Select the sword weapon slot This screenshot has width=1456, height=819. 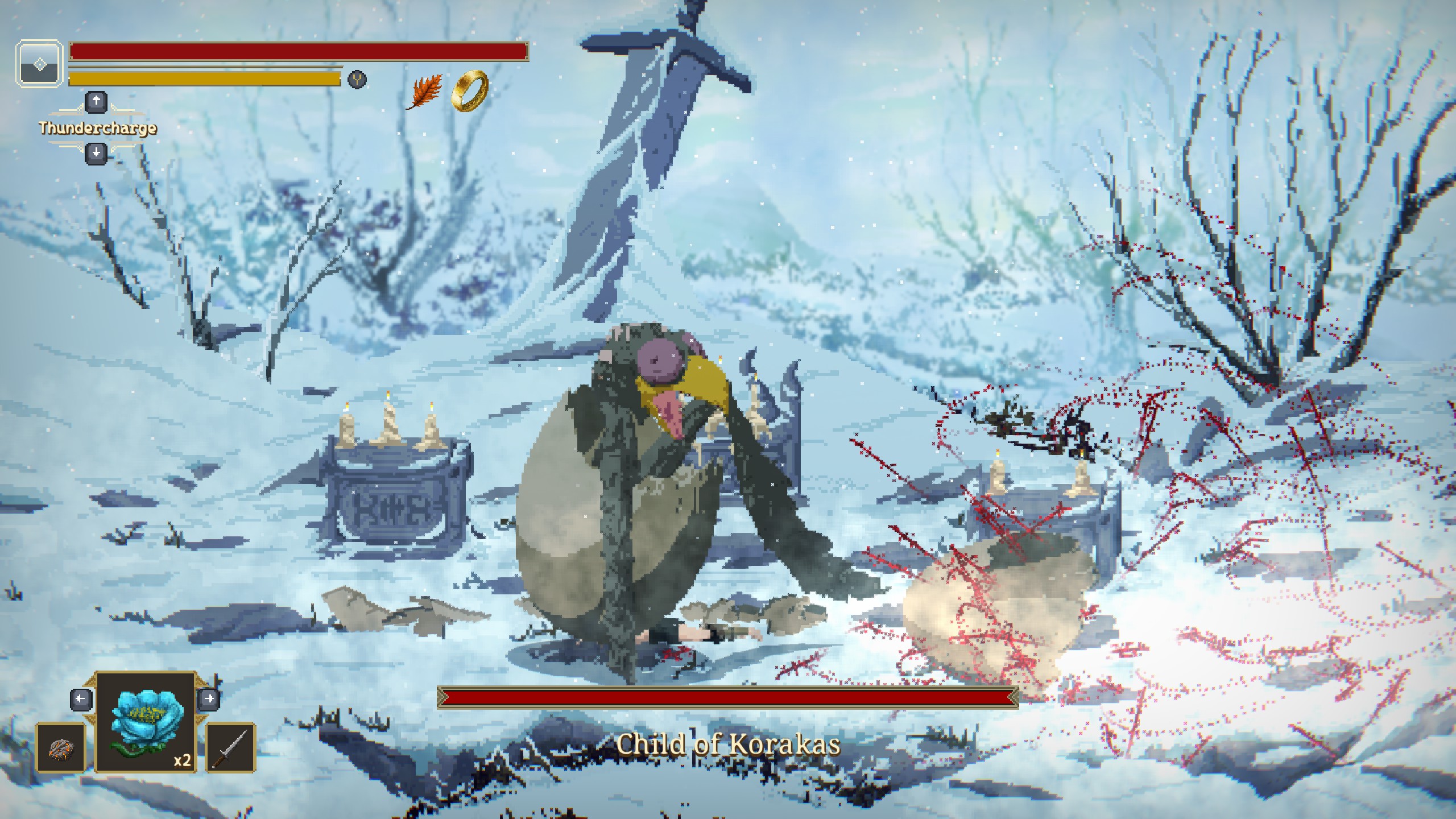(x=230, y=747)
